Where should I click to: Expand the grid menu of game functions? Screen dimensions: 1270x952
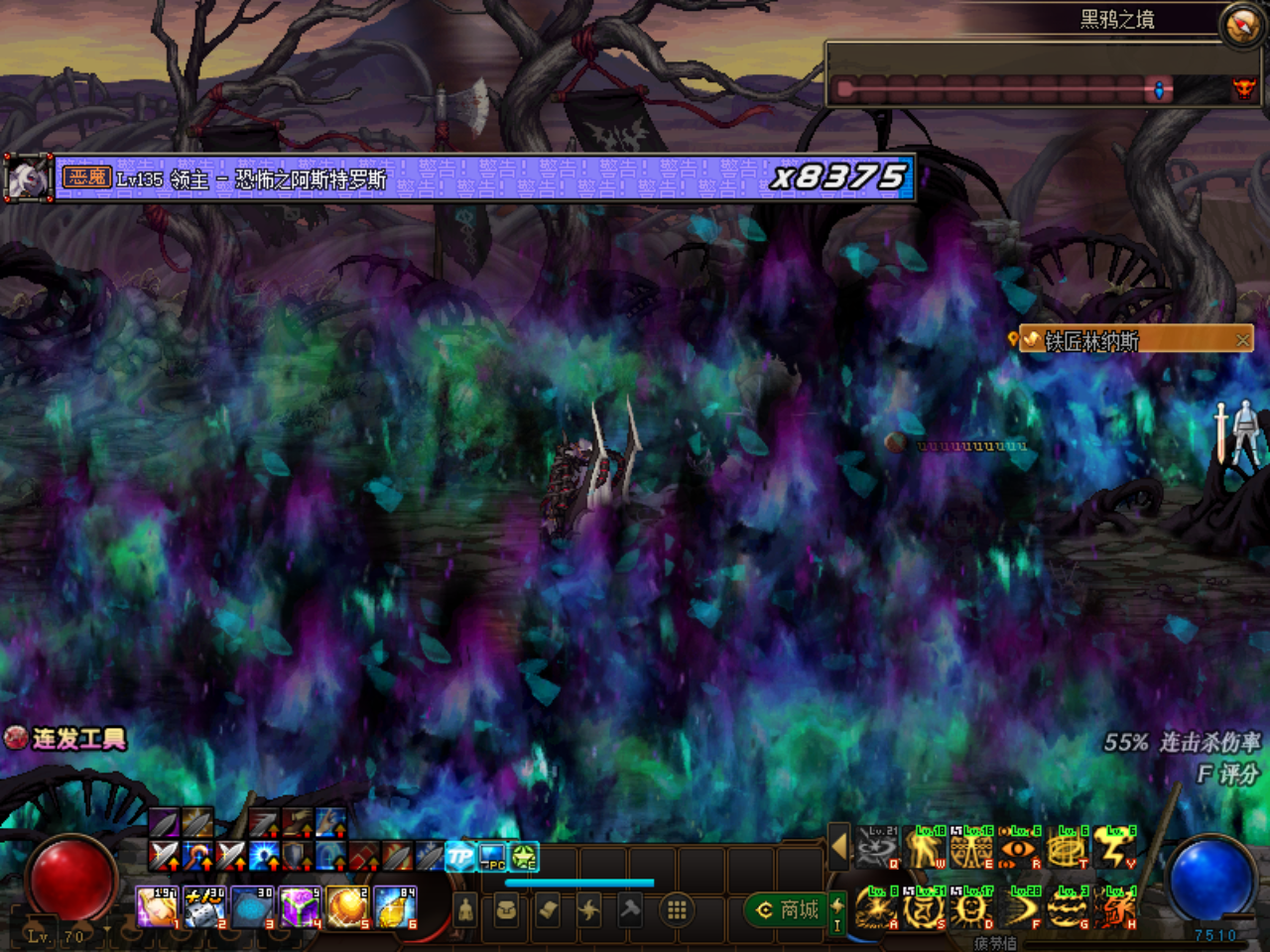[x=676, y=911]
